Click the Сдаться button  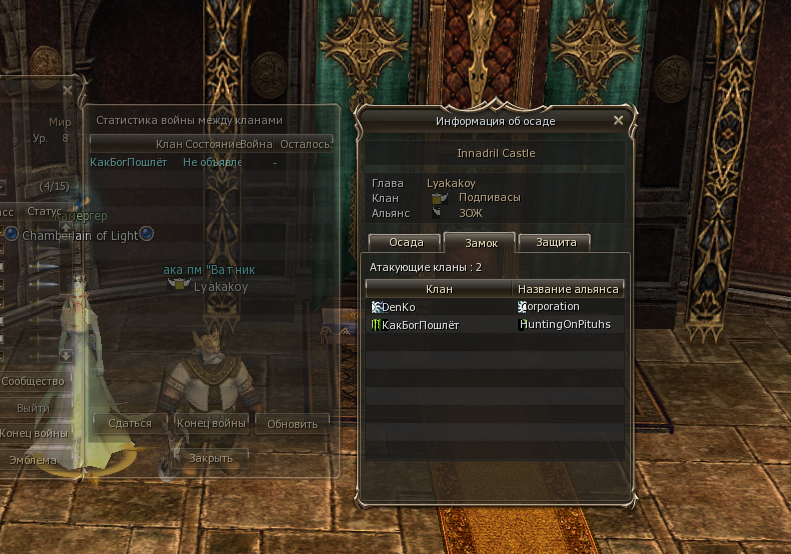pos(130,423)
